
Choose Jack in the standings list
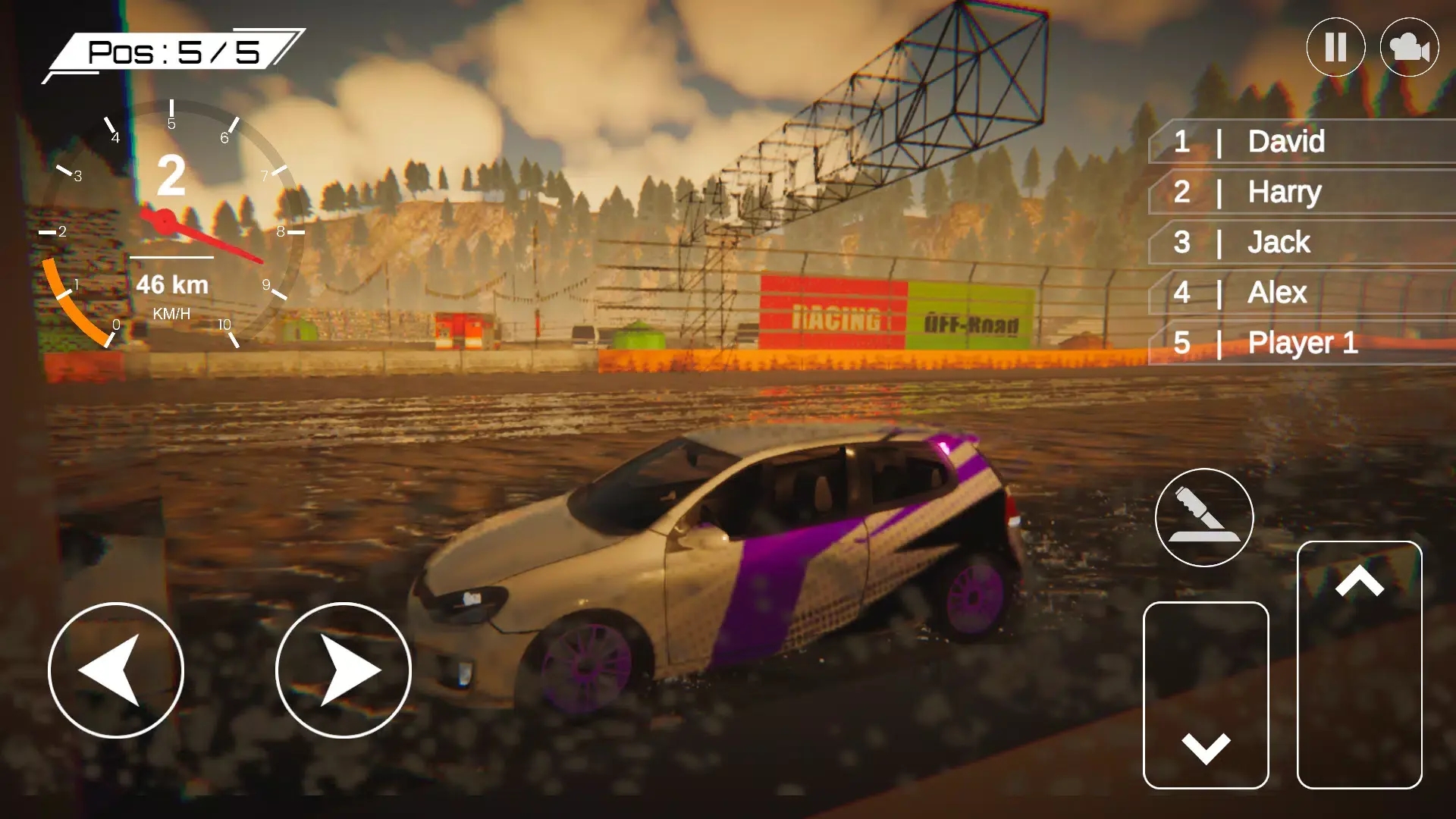(x=1301, y=243)
